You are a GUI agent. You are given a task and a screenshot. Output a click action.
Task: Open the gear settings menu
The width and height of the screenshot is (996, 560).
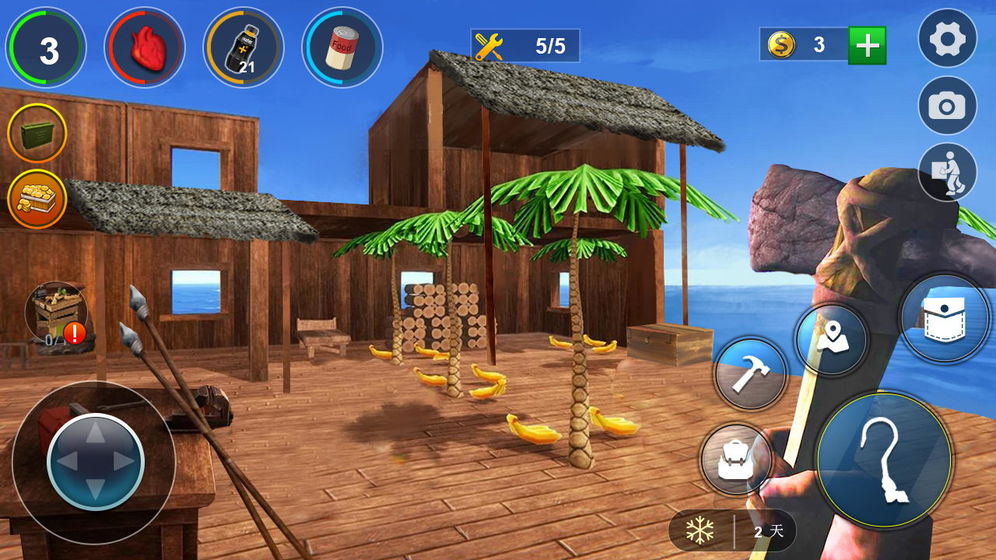947,39
